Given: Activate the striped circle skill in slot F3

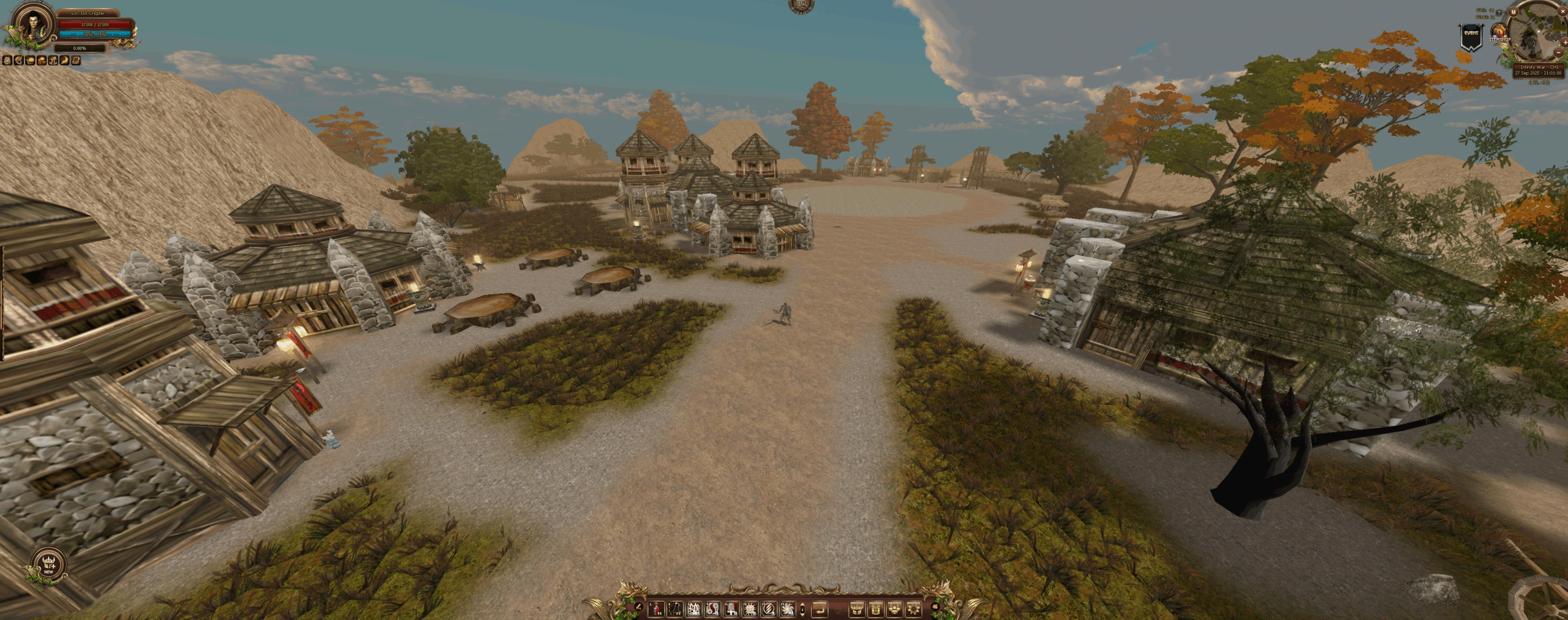Looking at the screenshot, I should pos(769,609).
